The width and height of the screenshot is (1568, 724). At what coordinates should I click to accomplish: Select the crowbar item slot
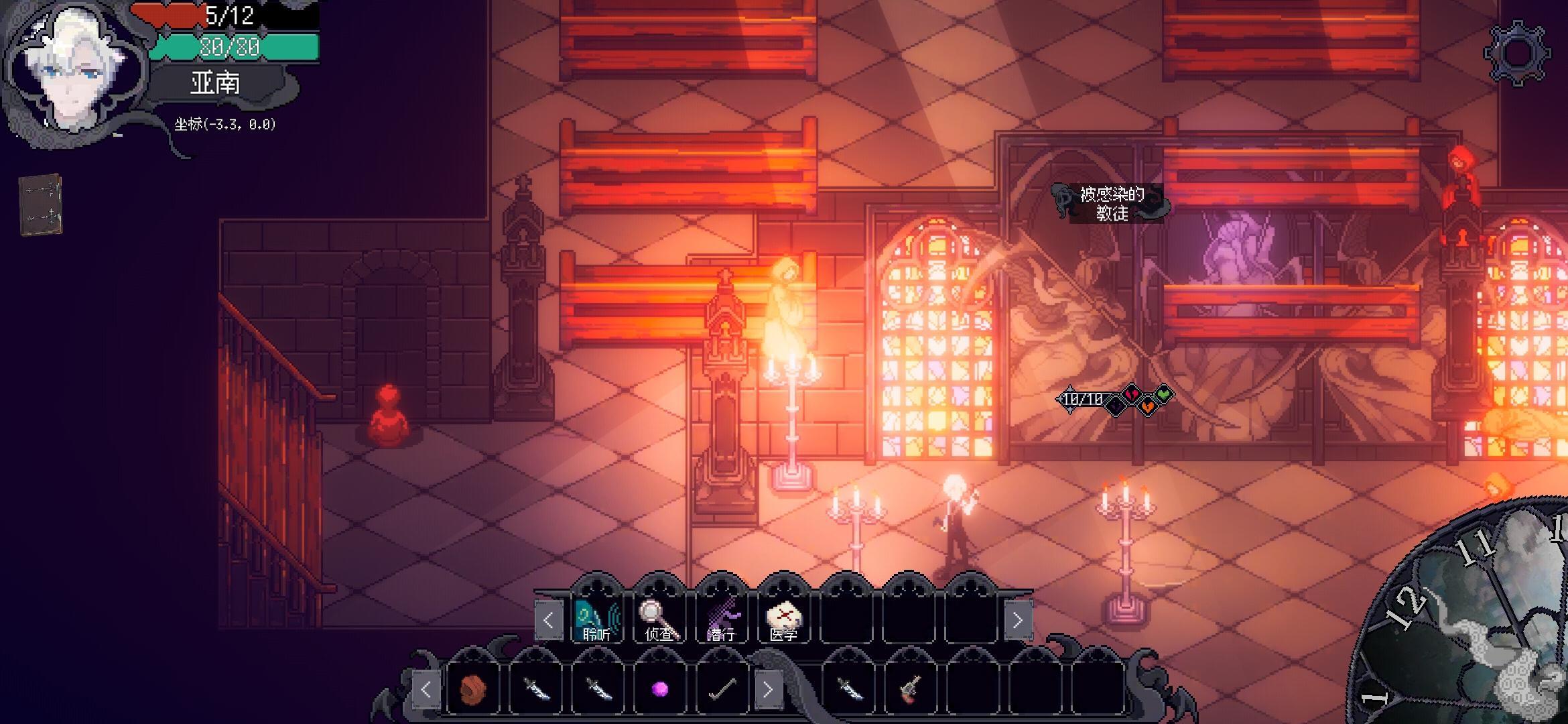coord(722,689)
